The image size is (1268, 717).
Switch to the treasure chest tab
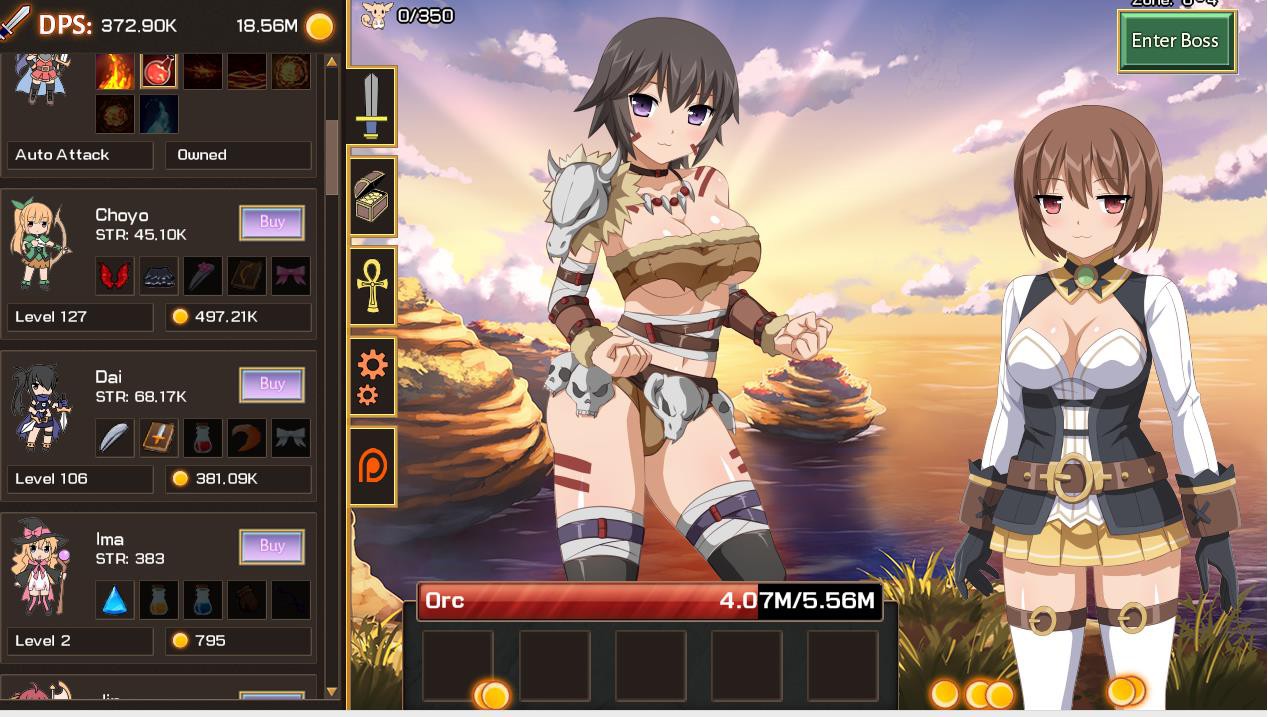372,197
